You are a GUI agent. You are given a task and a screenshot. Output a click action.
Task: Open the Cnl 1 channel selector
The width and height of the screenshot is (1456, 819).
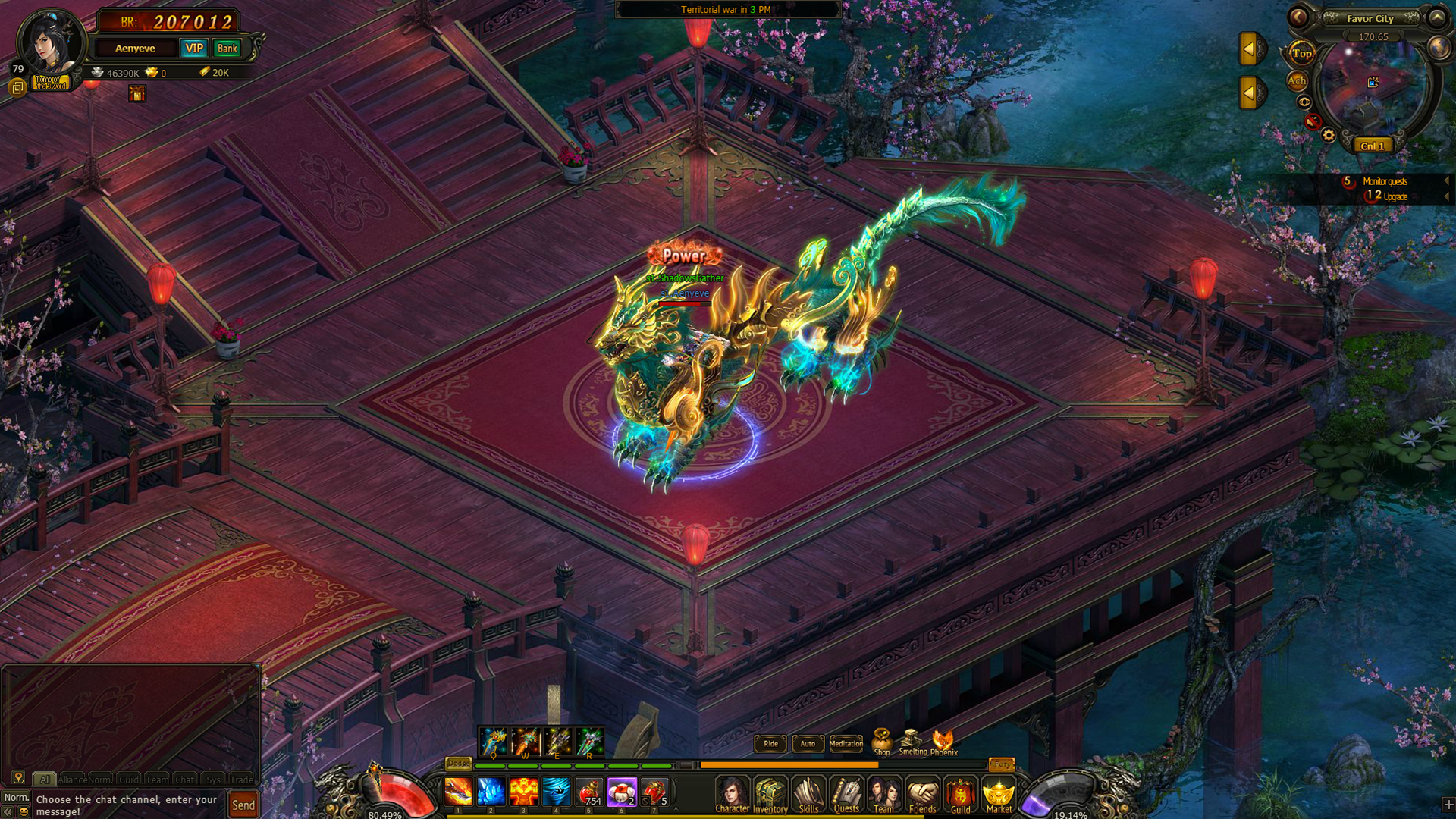(x=1372, y=146)
